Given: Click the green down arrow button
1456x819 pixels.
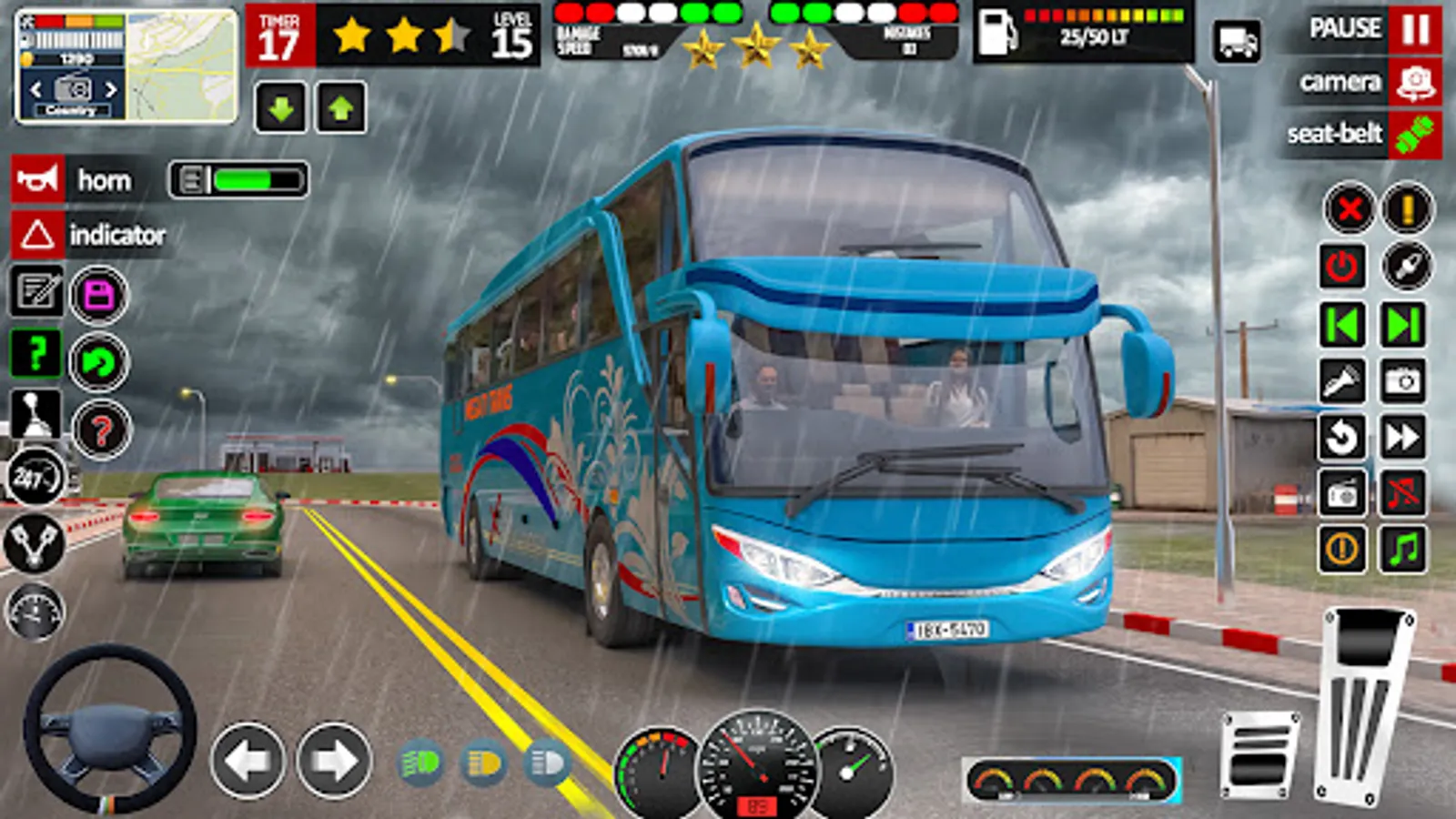Looking at the screenshot, I should pyautogui.click(x=279, y=107).
